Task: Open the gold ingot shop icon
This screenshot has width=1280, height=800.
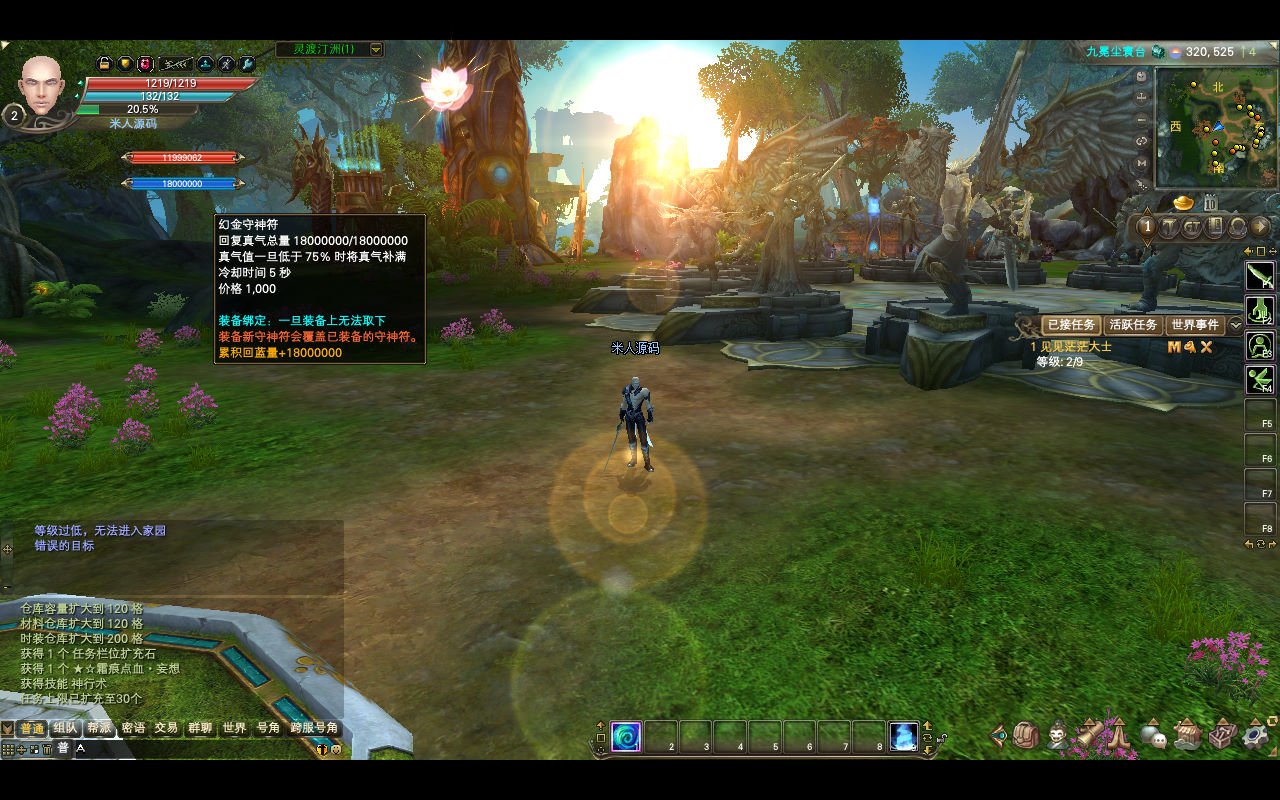Action: [1184, 203]
